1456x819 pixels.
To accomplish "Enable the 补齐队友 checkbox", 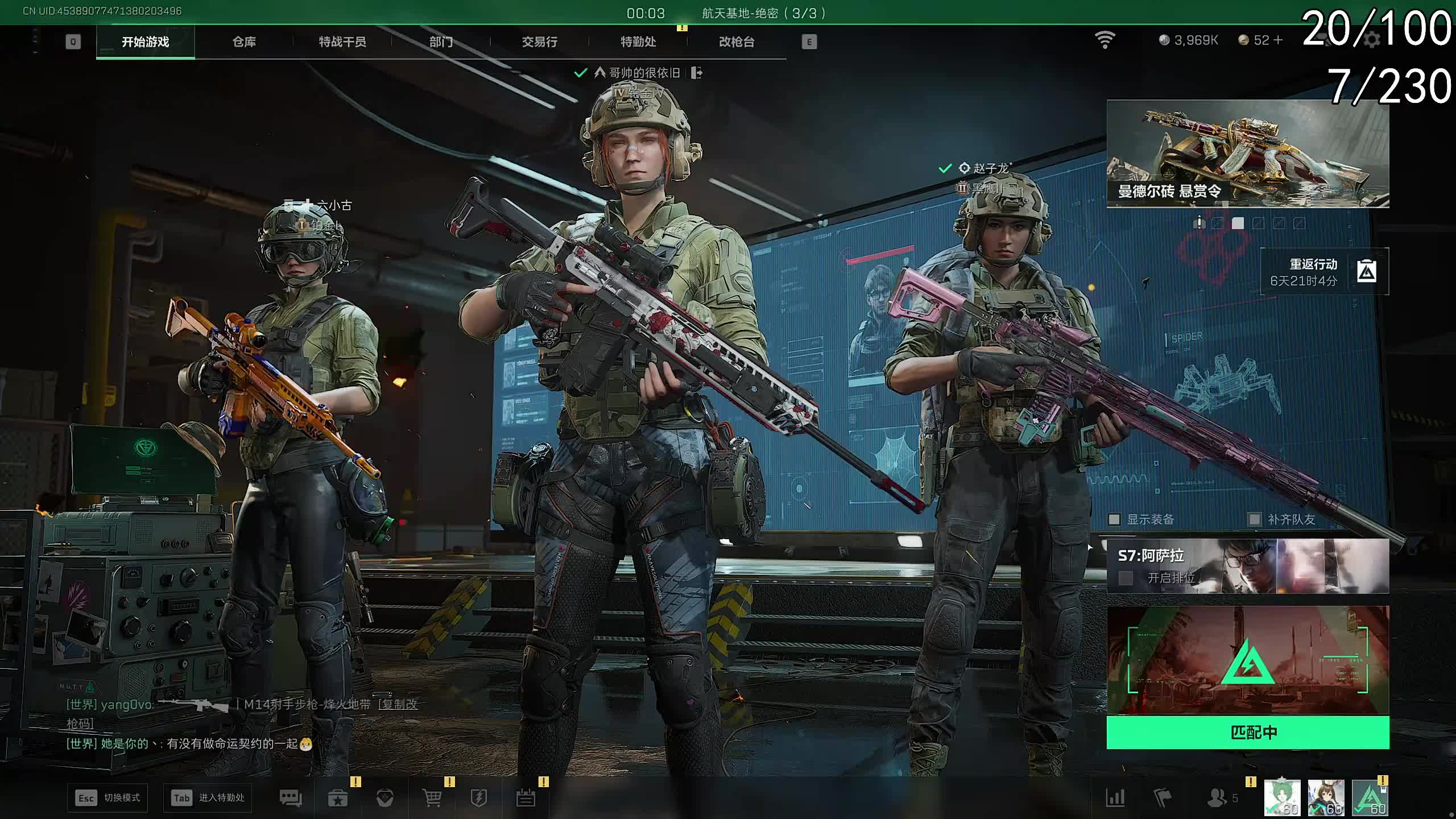I will 1254,519.
